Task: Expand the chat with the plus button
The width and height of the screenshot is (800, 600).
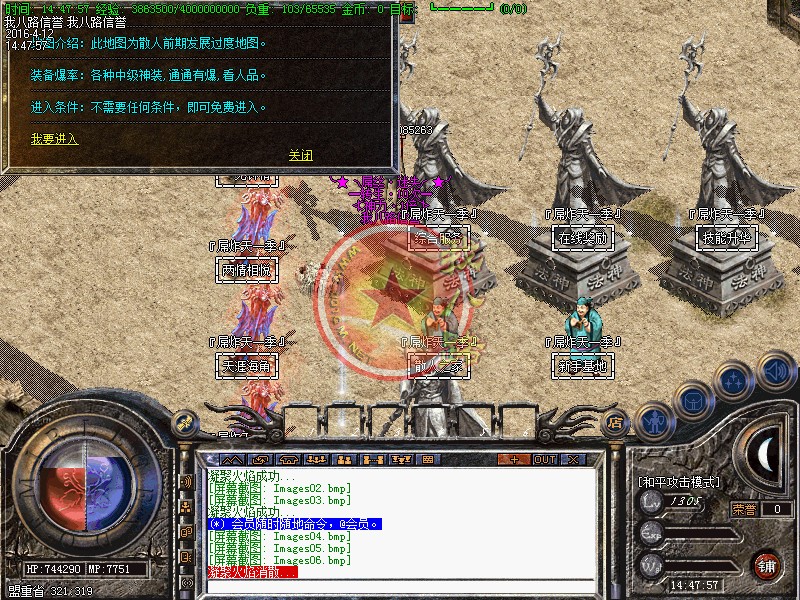Action: point(514,459)
